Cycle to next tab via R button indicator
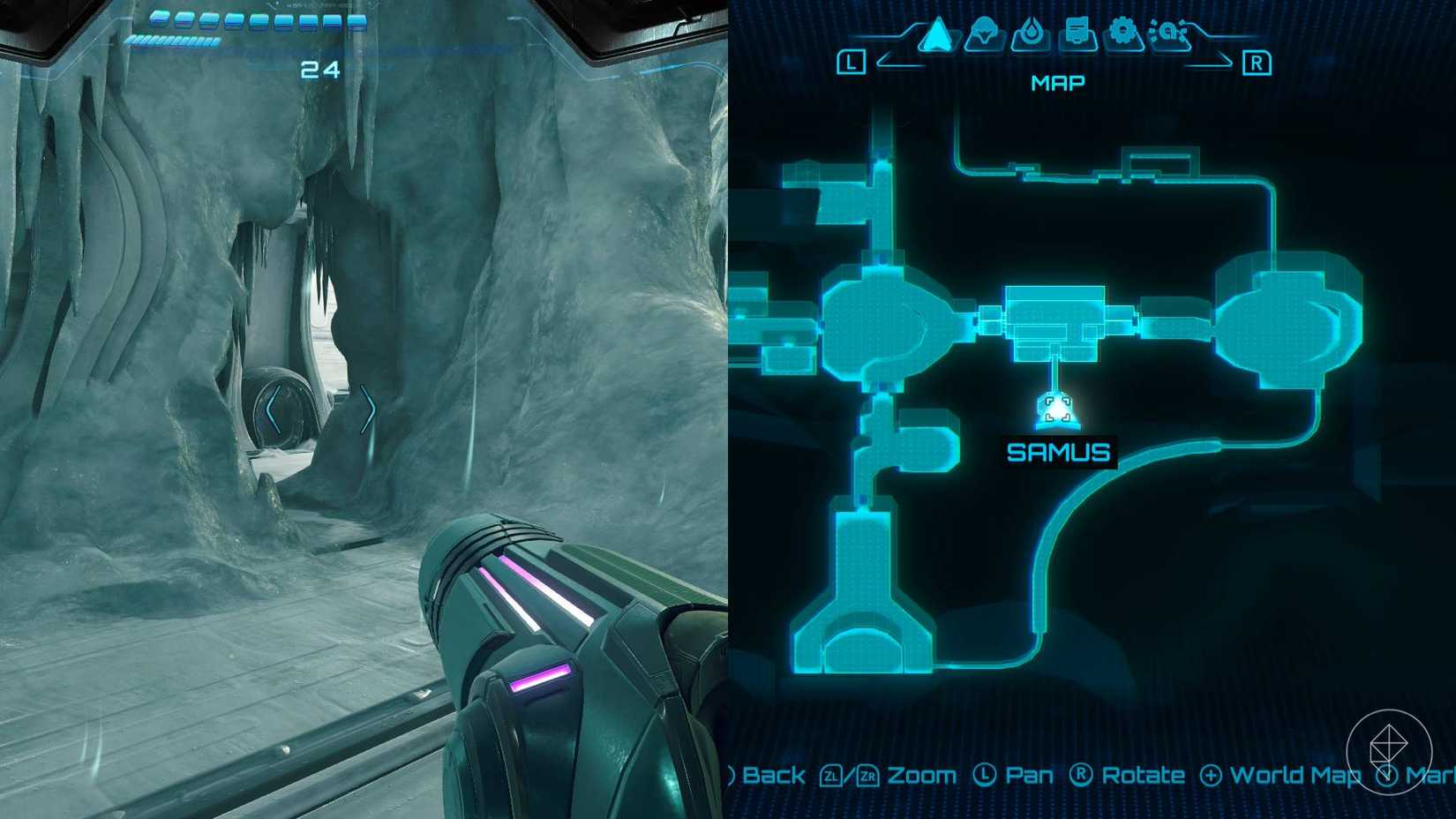Image resolution: width=1456 pixels, height=819 pixels. 1257,62
